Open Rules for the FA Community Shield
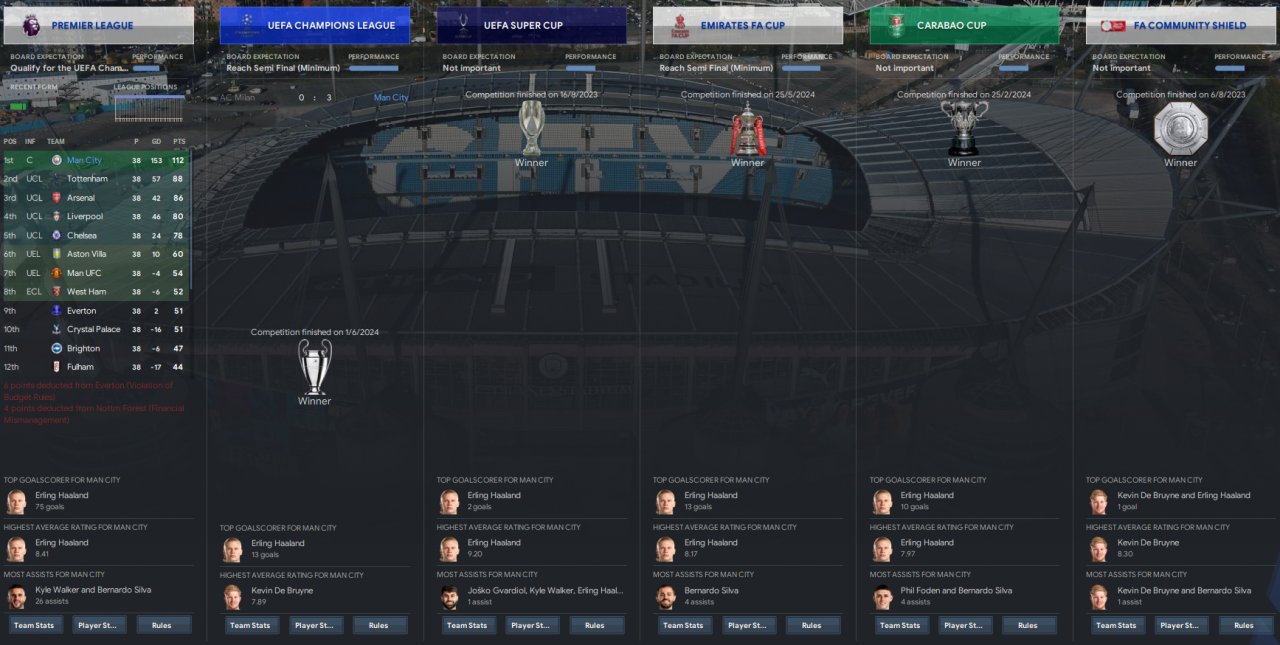The width and height of the screenshot is (1280, 645). [x=1244, y=625]
